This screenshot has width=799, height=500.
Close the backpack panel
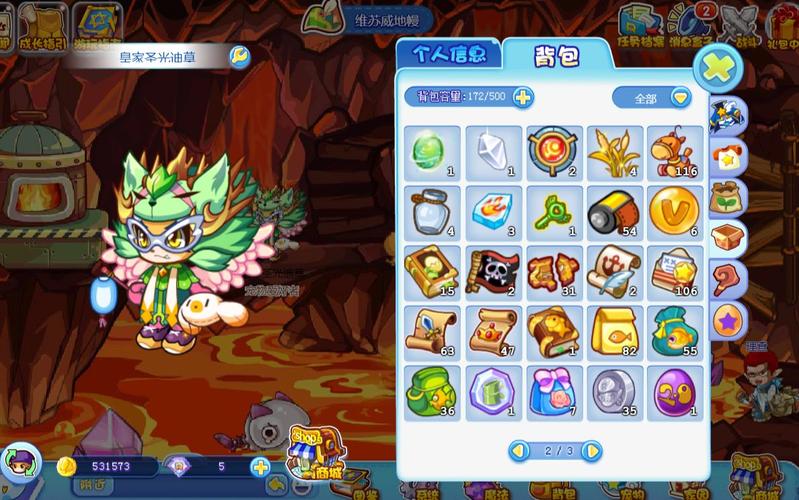click(x=717, y=70)
